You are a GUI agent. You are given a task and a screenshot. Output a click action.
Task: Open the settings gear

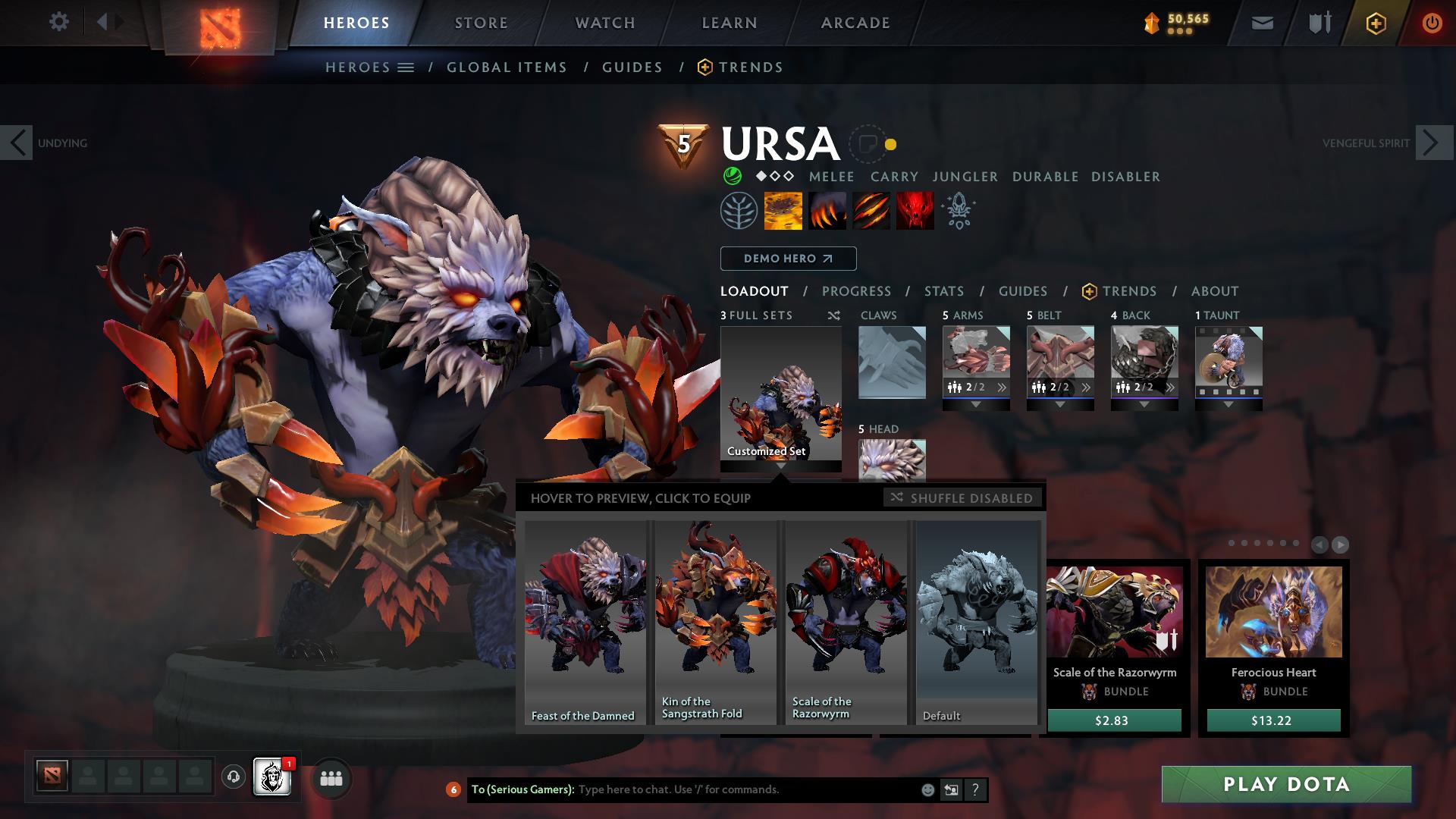tap(59, 22)
